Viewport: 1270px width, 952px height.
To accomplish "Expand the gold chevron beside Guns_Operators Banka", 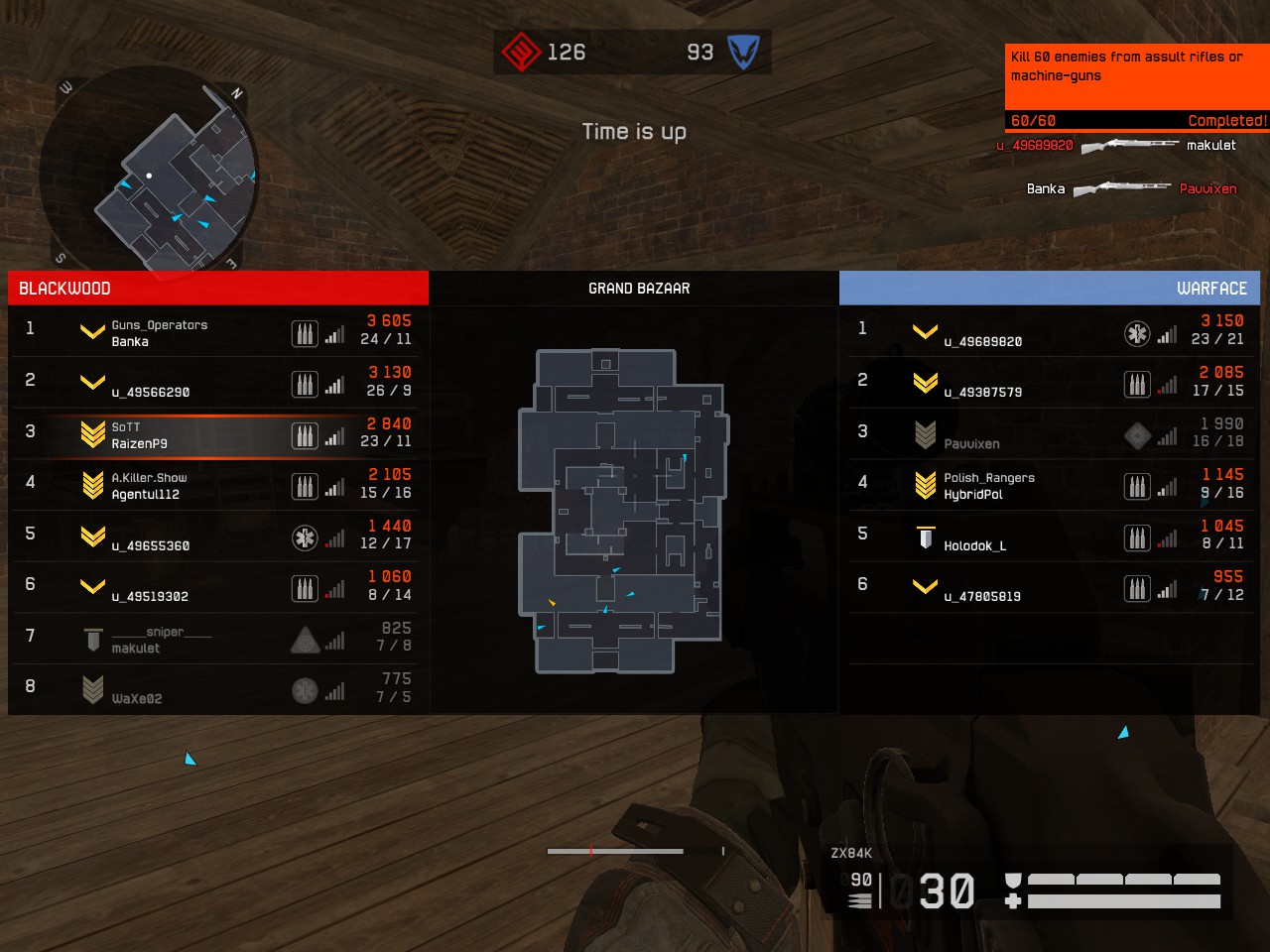I will pos(92,331).
